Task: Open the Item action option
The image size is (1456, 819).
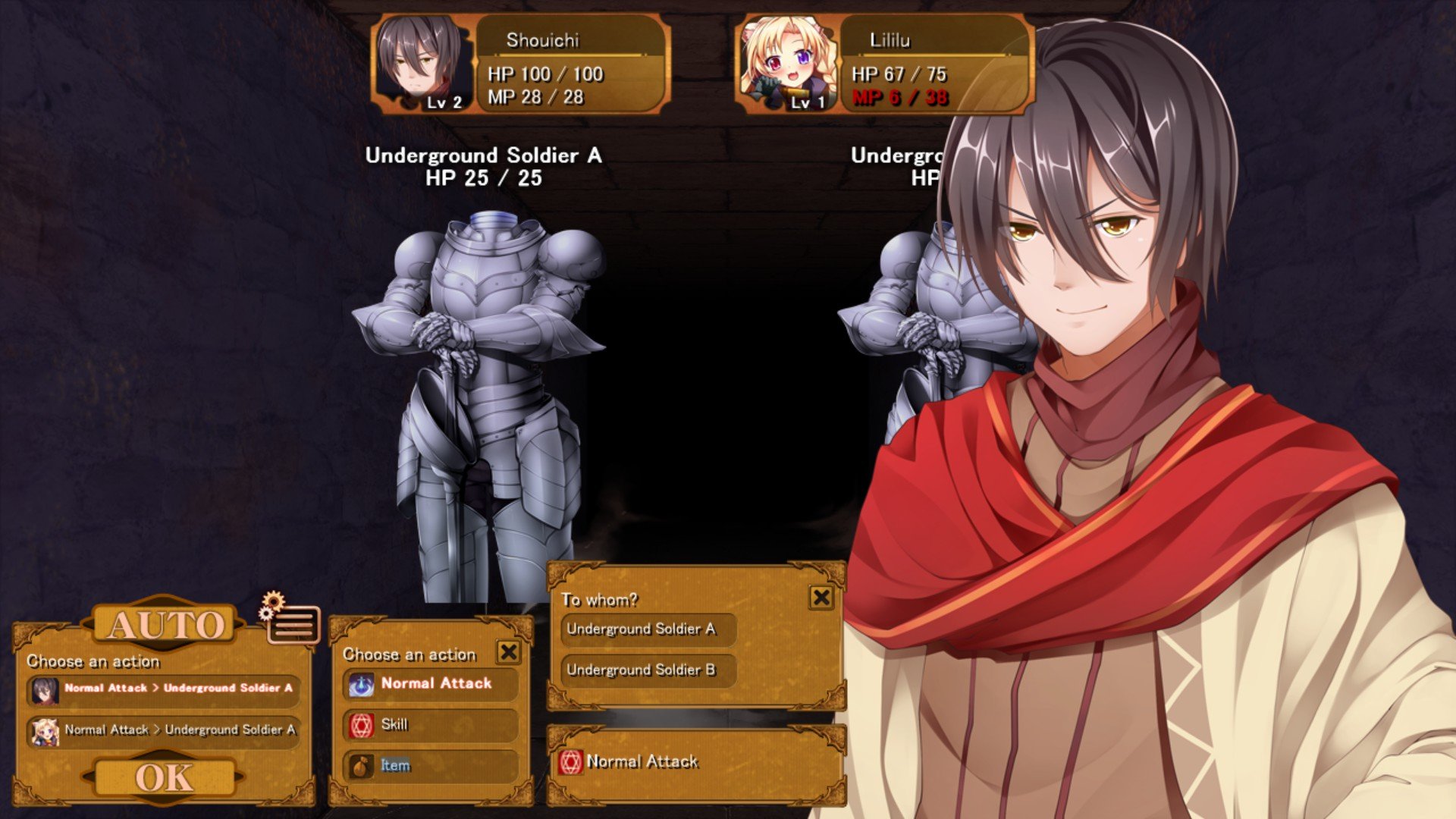Action: [x=431, y=766]
